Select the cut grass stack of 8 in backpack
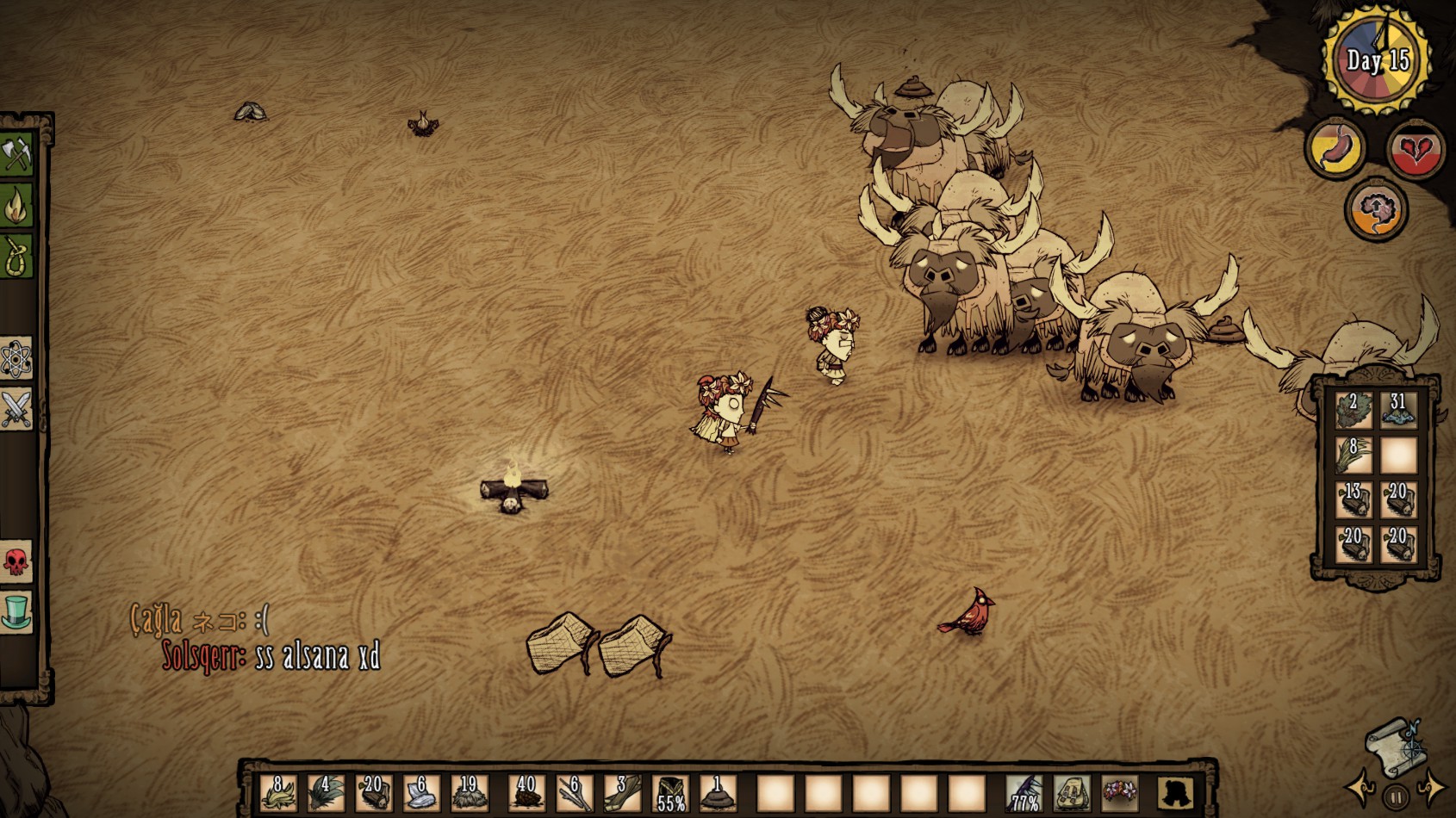1456x818 pixels. click(x=1353, y=455)
